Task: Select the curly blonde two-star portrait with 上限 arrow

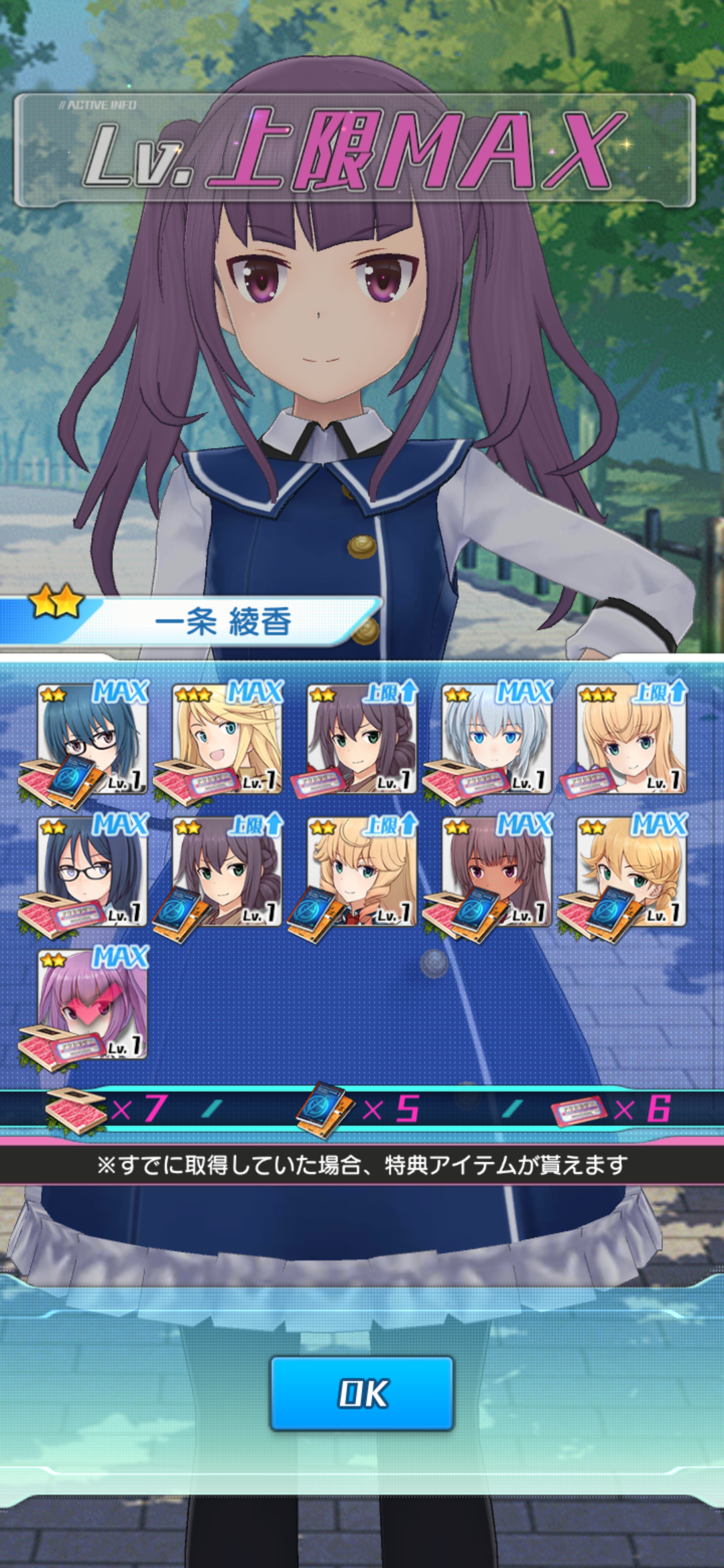Action: pyautogui.click(x=362, y=871)
